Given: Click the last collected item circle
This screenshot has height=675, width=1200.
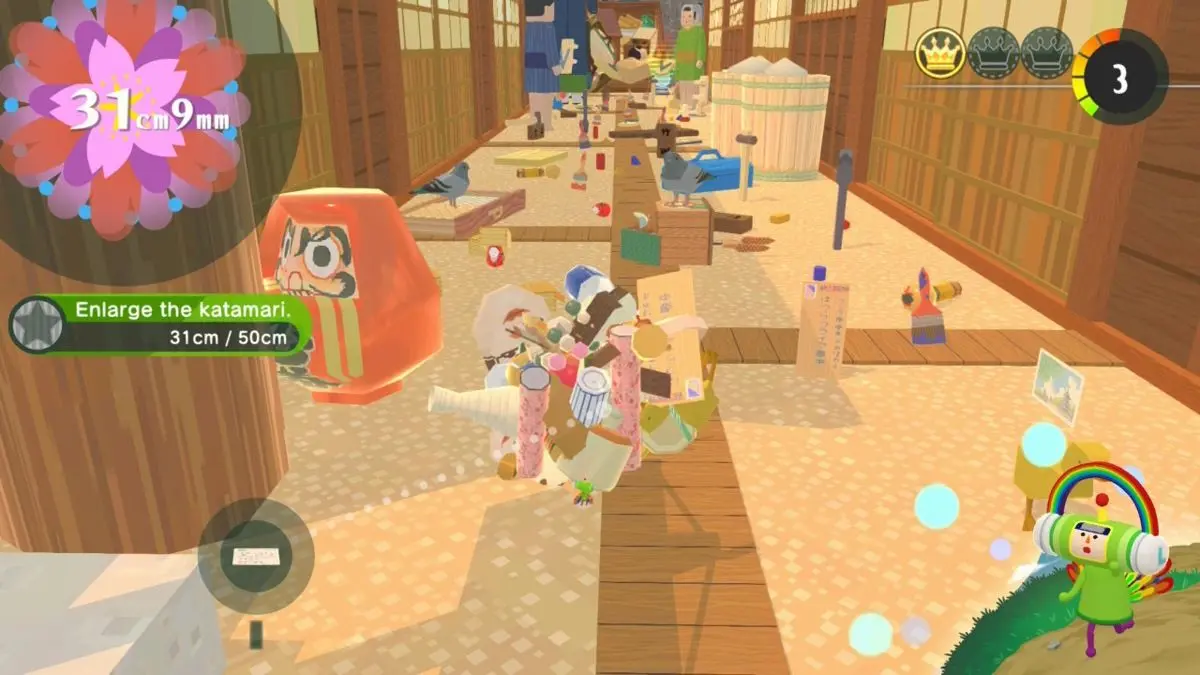Looking at the screenshot, I should [x=256, y=556].
